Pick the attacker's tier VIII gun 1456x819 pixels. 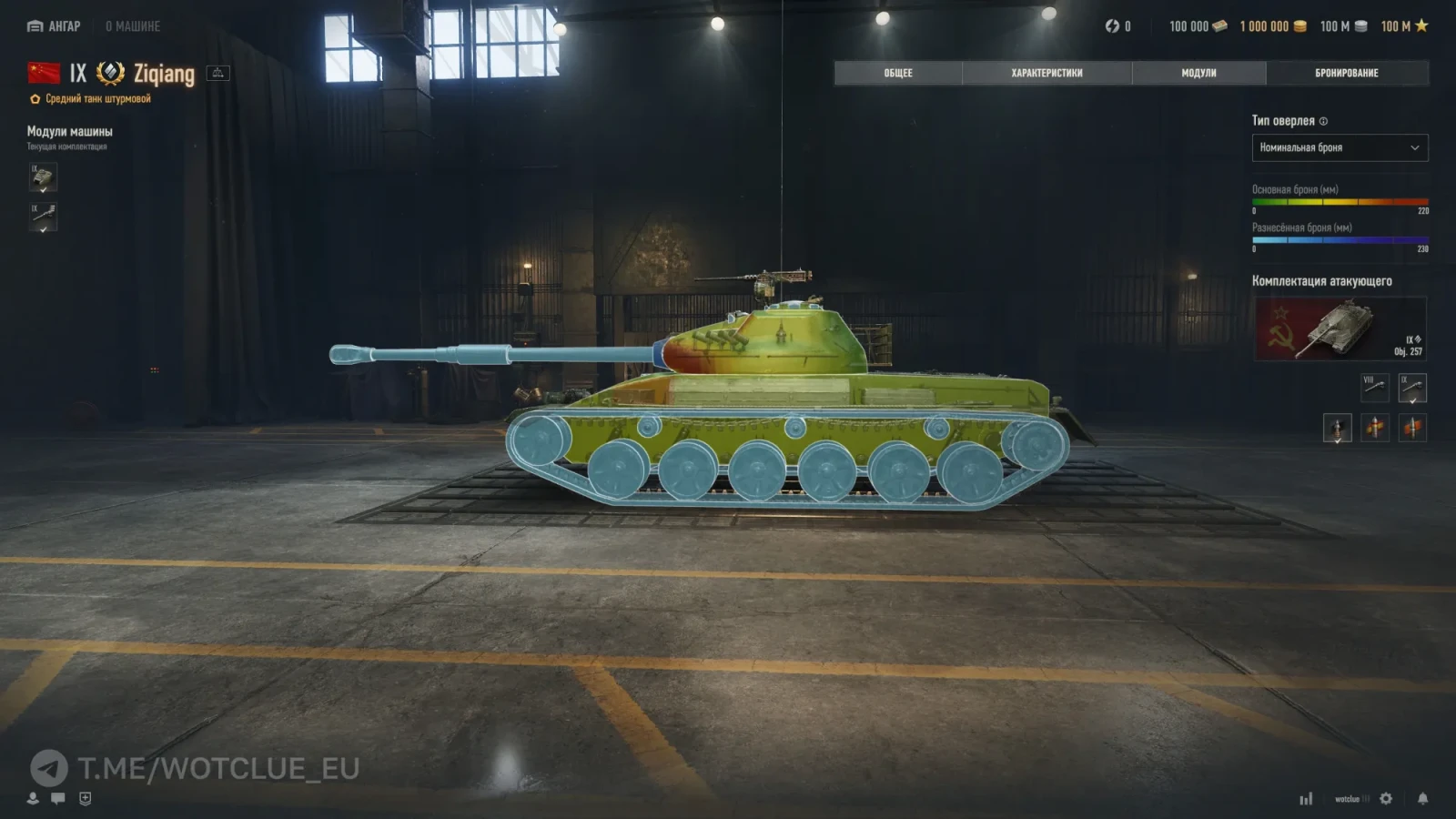(x=1374, y=388)
